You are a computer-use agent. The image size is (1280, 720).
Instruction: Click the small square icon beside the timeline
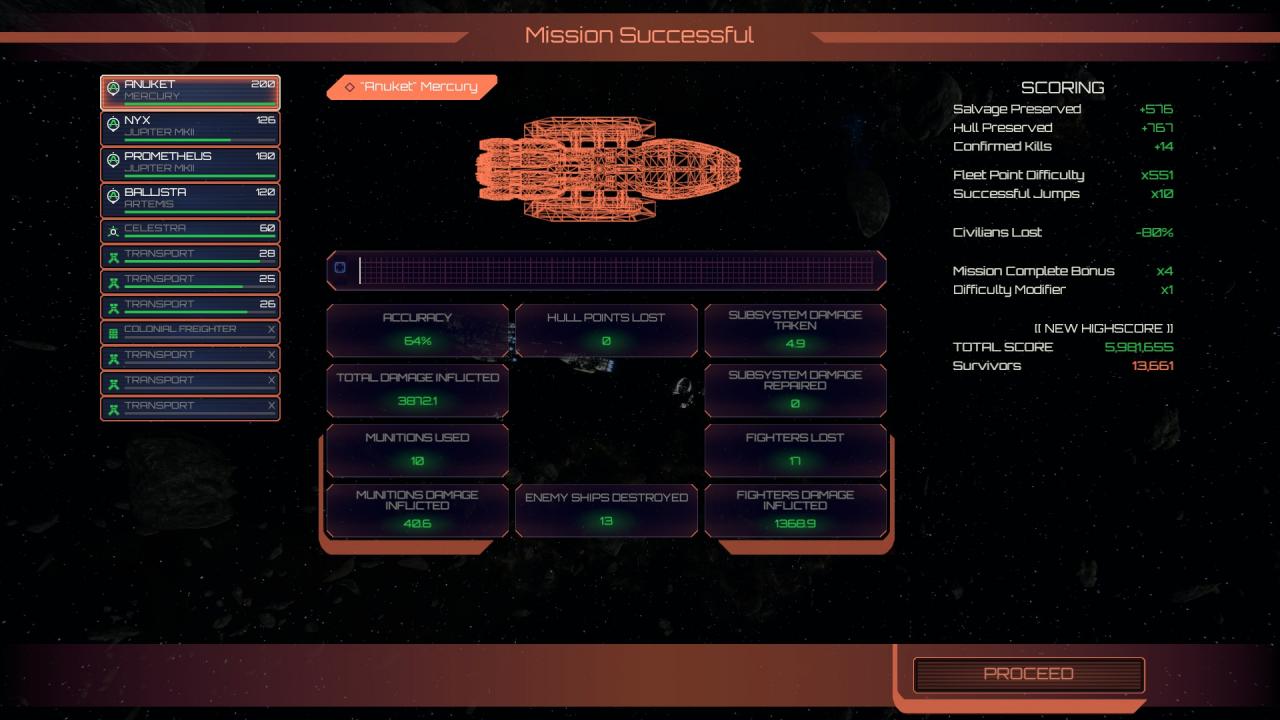click(340, 268)
